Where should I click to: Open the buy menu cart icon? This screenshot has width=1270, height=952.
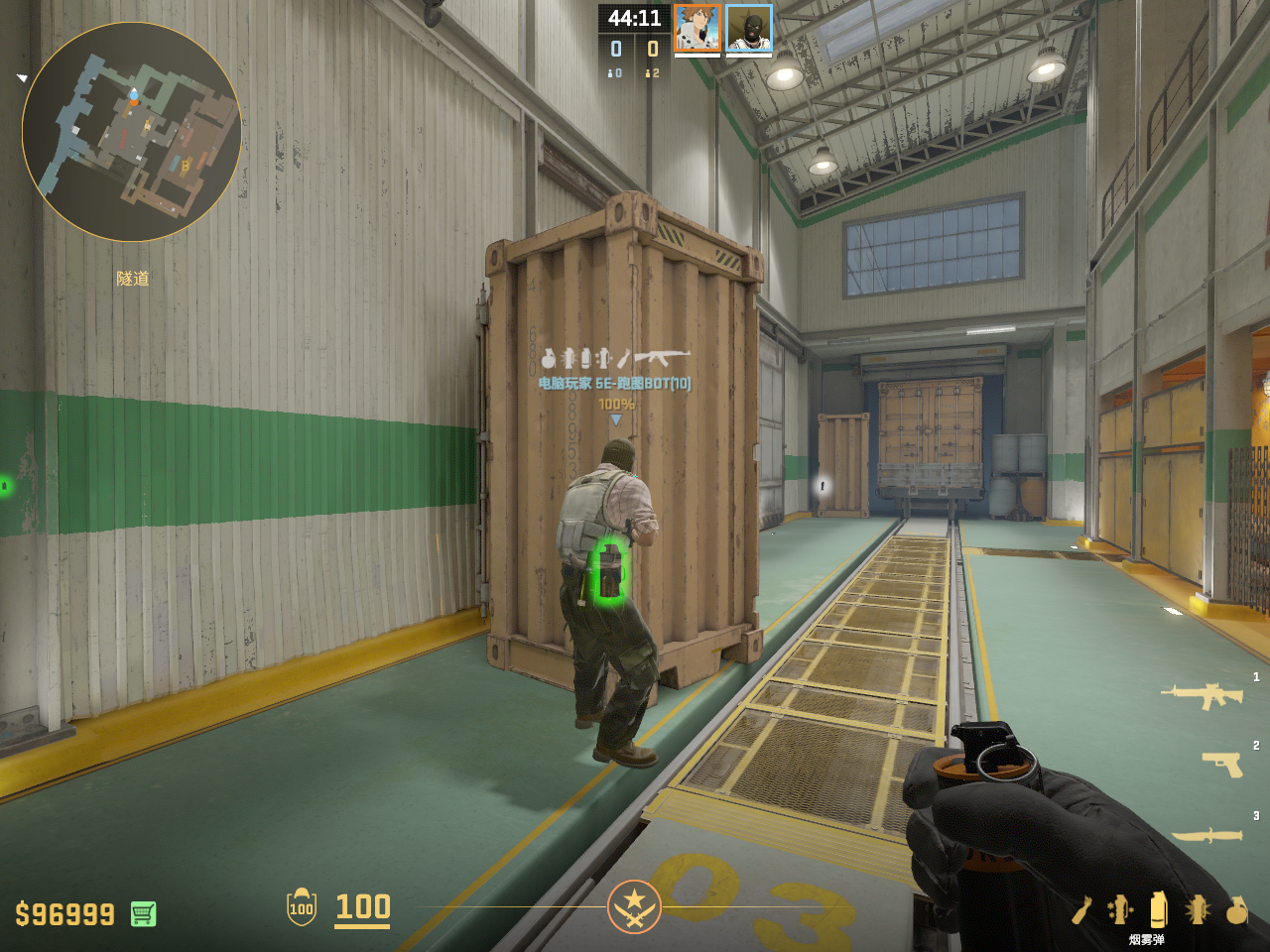(143, 913)
